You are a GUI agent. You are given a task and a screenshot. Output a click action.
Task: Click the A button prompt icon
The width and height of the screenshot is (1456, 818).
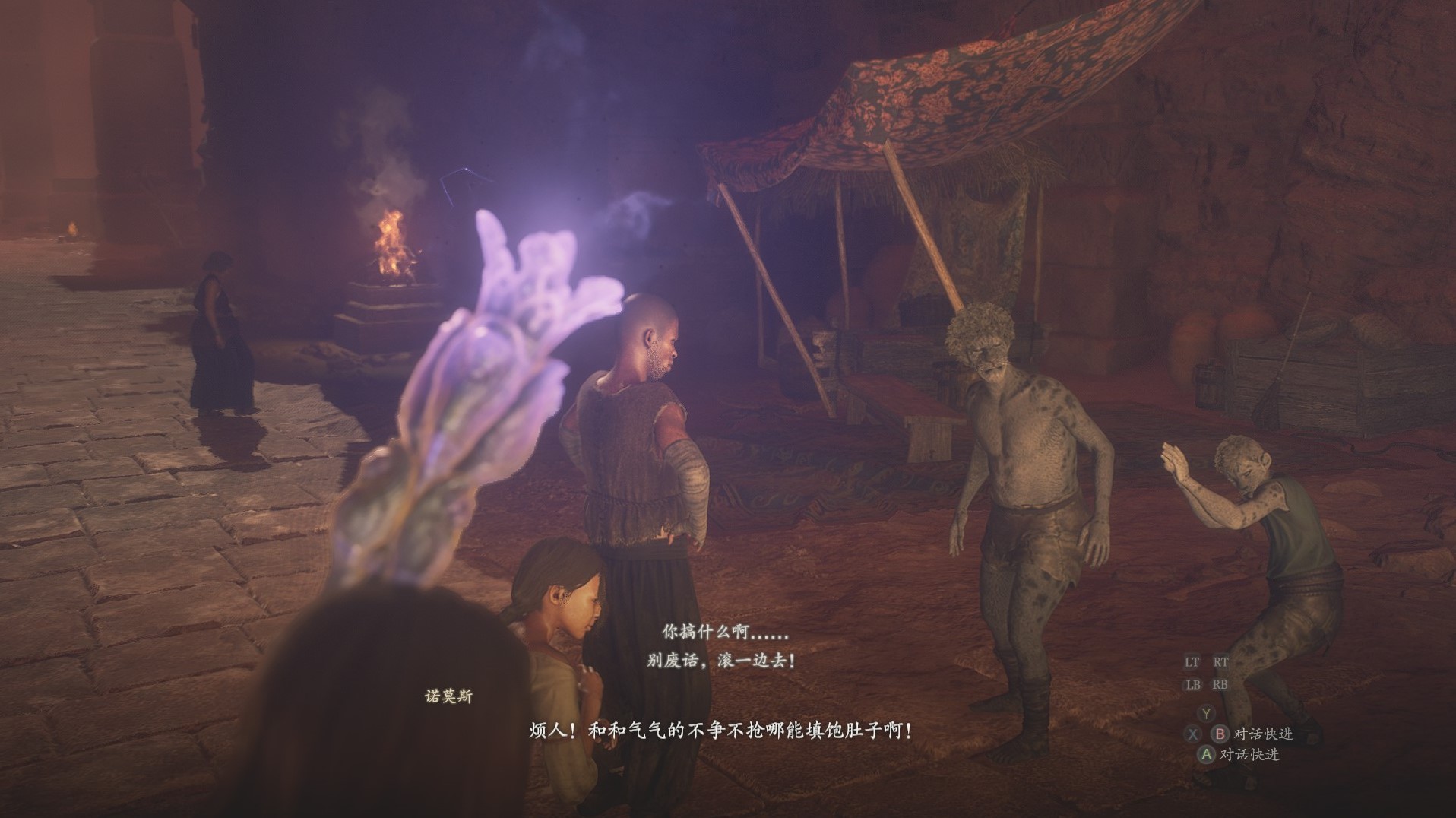click(1207, 754)
